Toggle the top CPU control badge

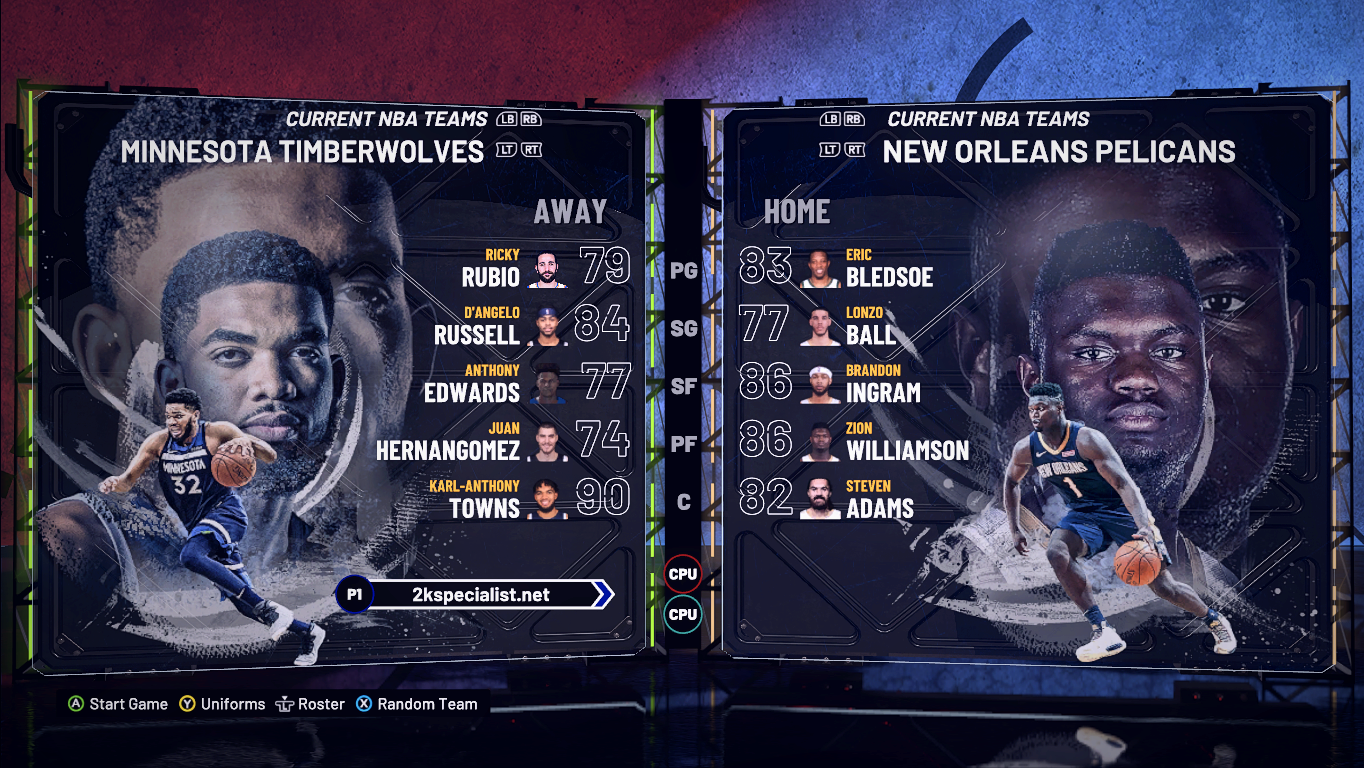coord(682,573)
